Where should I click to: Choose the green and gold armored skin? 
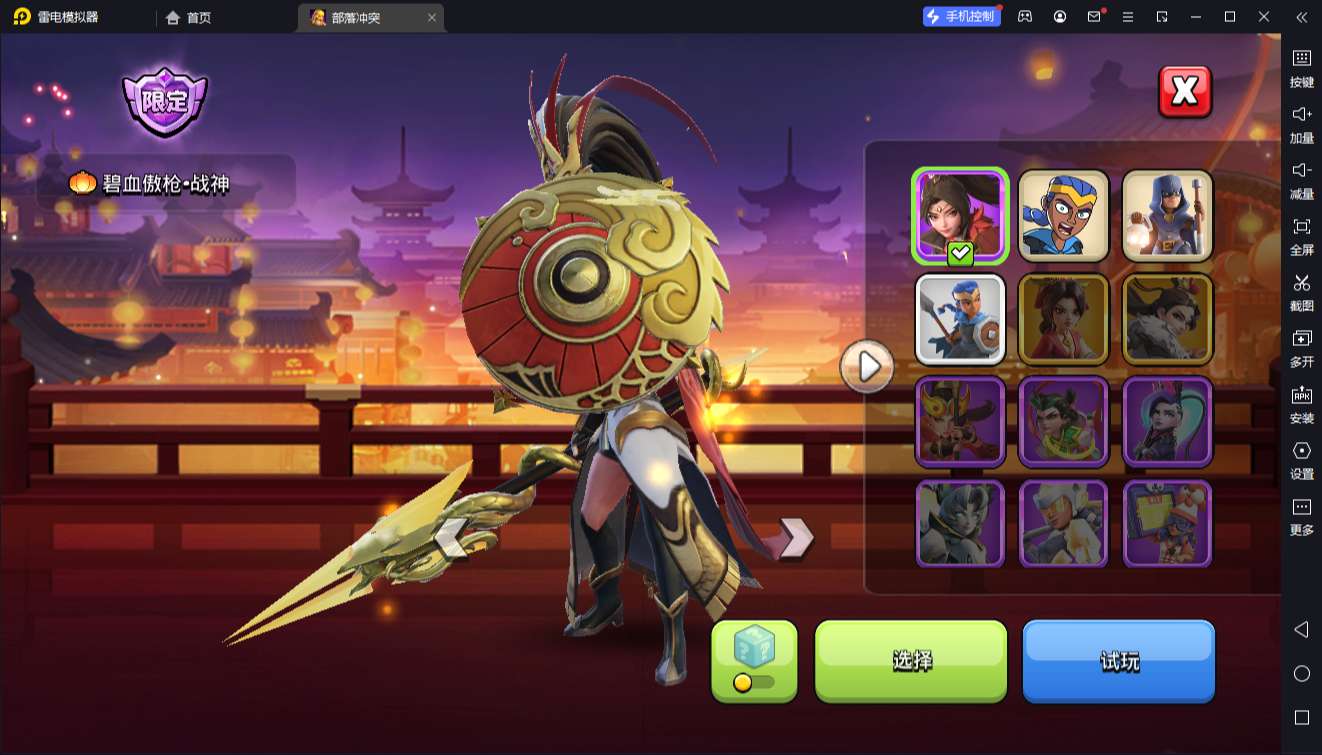click(1064, 421)
